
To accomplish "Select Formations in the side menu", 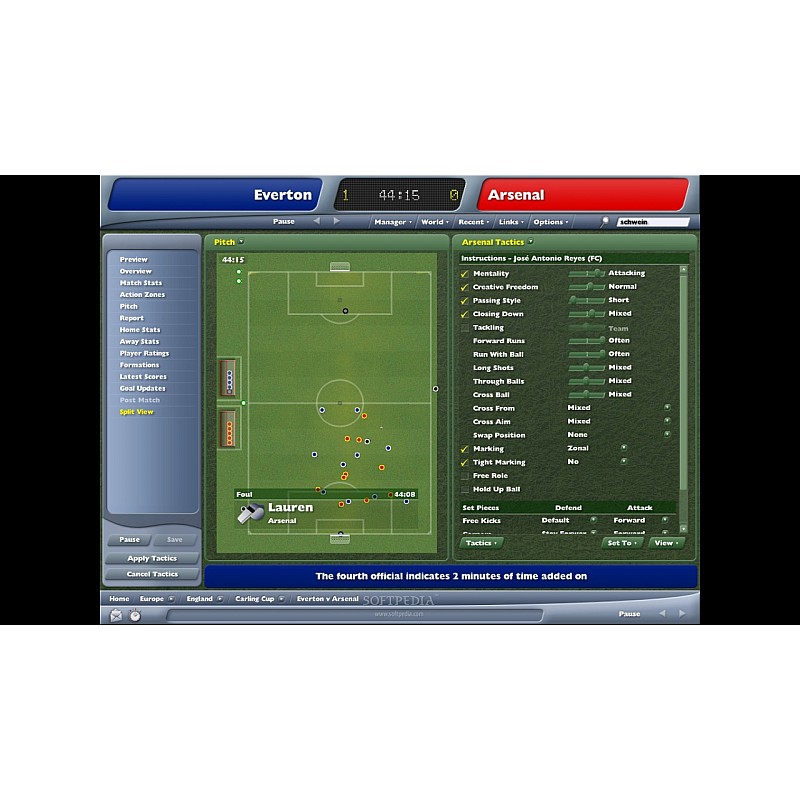I will point(139,365).
